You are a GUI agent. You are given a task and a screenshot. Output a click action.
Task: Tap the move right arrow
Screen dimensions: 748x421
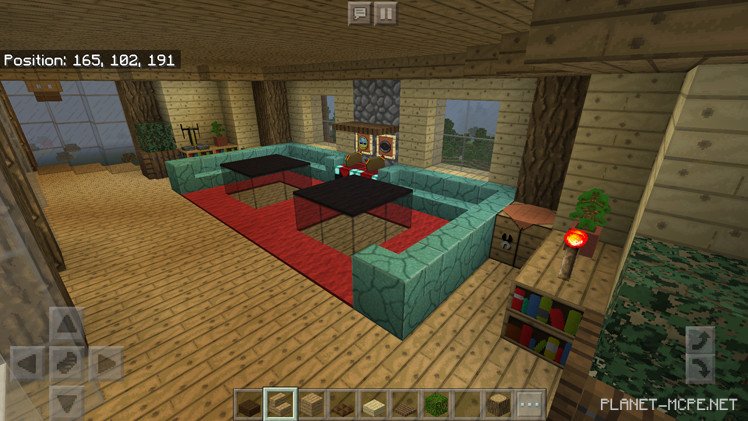[x=106, y=364]
